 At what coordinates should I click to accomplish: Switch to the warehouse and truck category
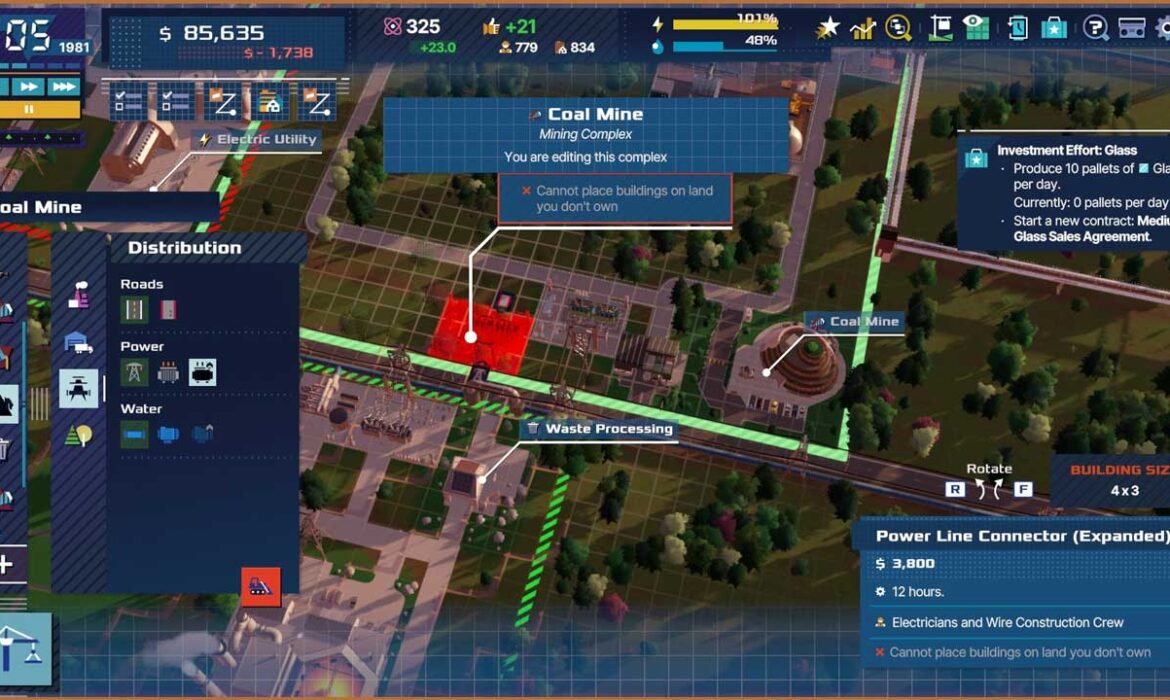[x=79, y=342]
